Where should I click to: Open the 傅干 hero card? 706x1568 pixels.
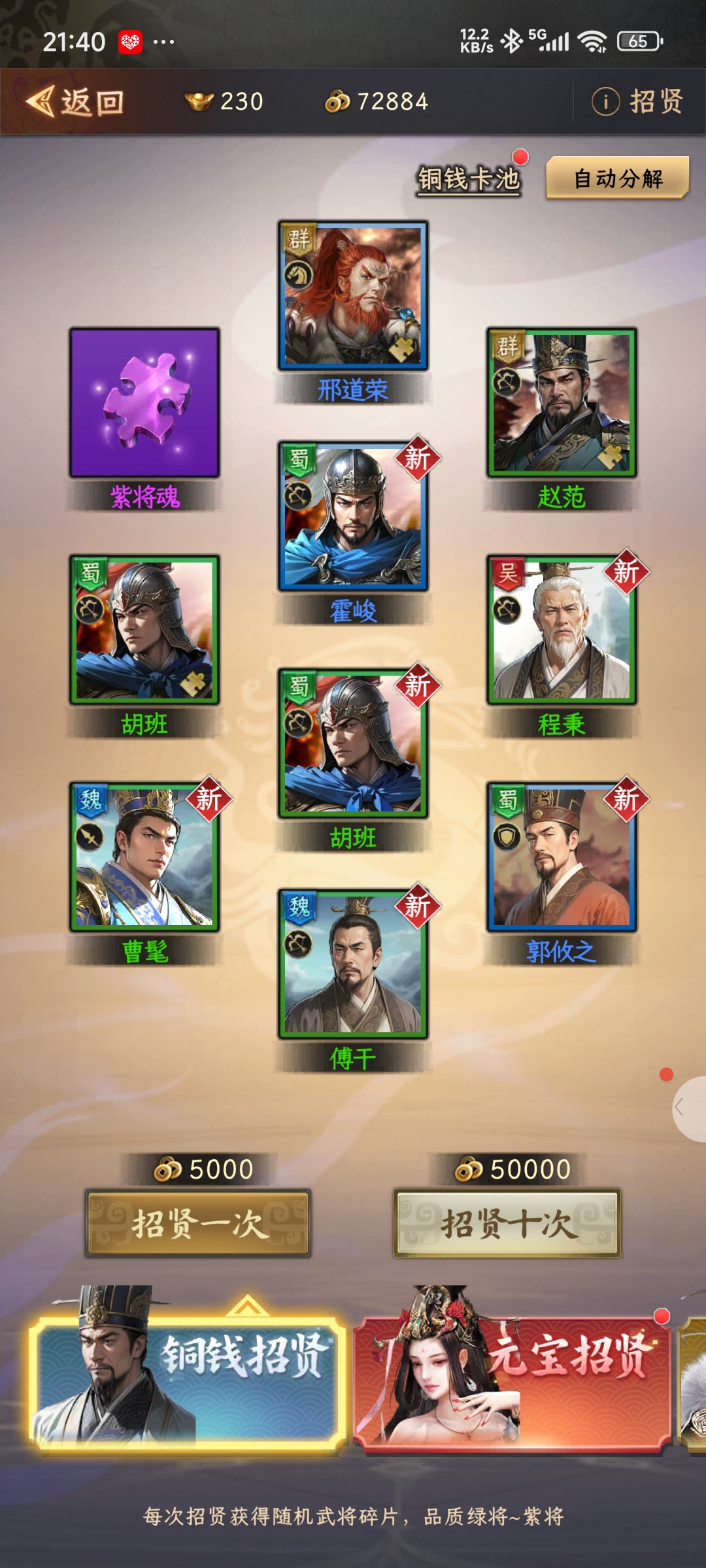pyautogui.click(x=353, y=964)
